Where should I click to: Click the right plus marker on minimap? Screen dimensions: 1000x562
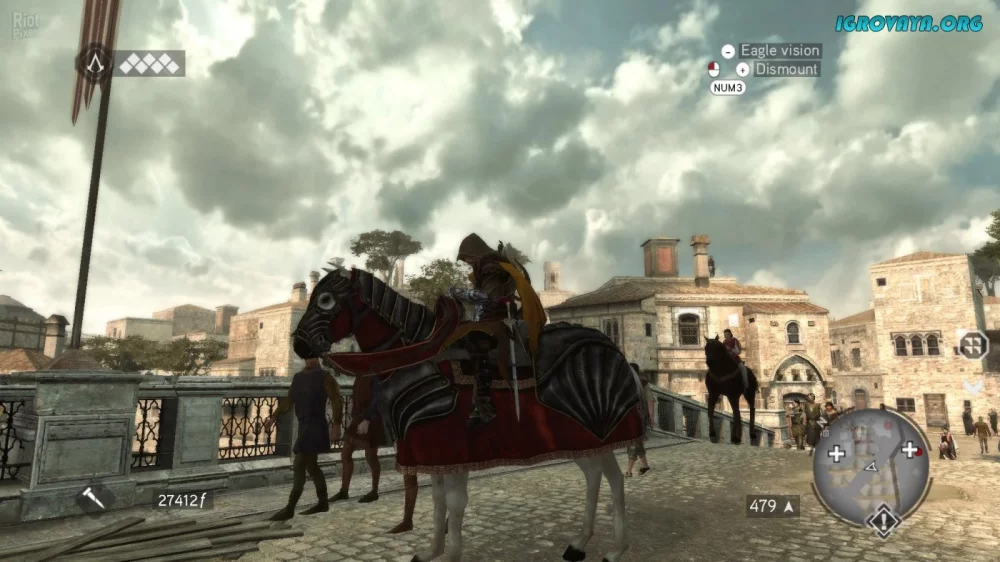click(x=910, y=449)
